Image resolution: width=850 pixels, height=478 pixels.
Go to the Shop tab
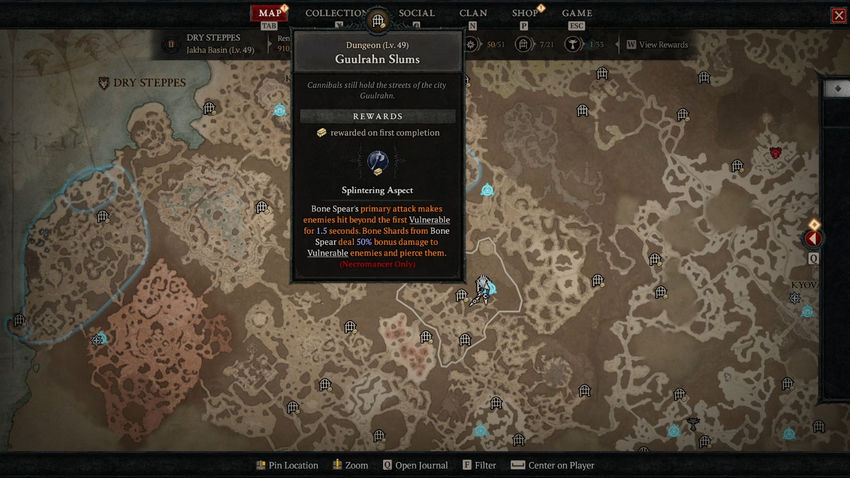coord(525,13)
